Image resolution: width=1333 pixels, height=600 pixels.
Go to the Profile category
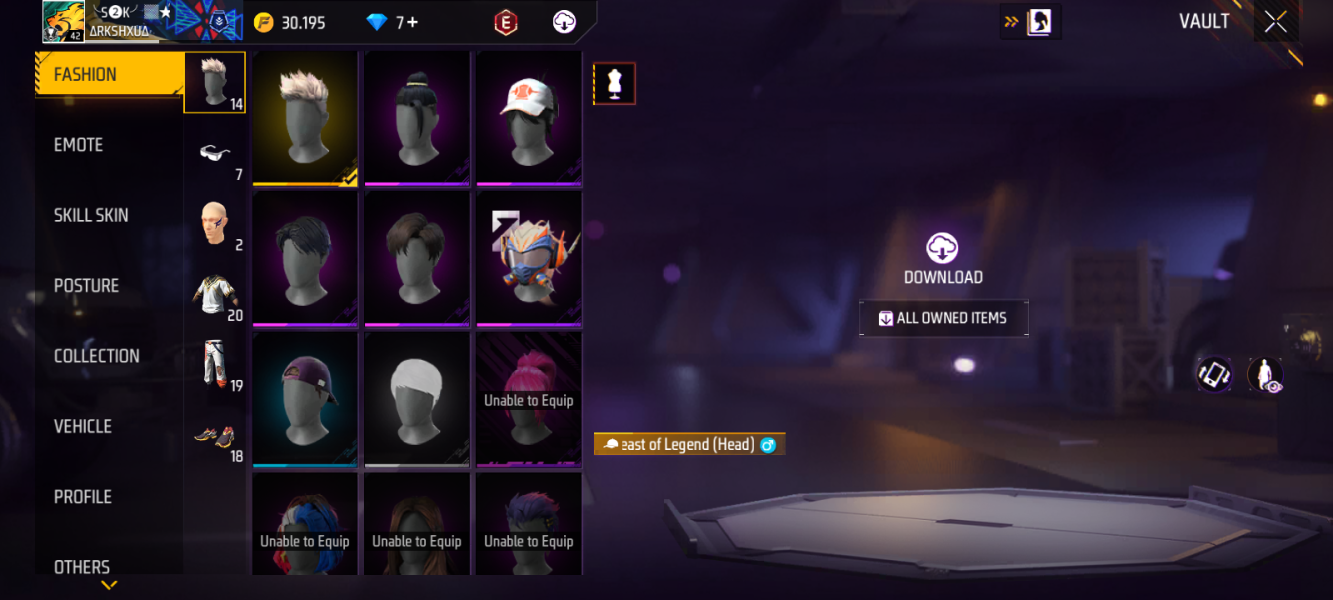coord(82,497)
